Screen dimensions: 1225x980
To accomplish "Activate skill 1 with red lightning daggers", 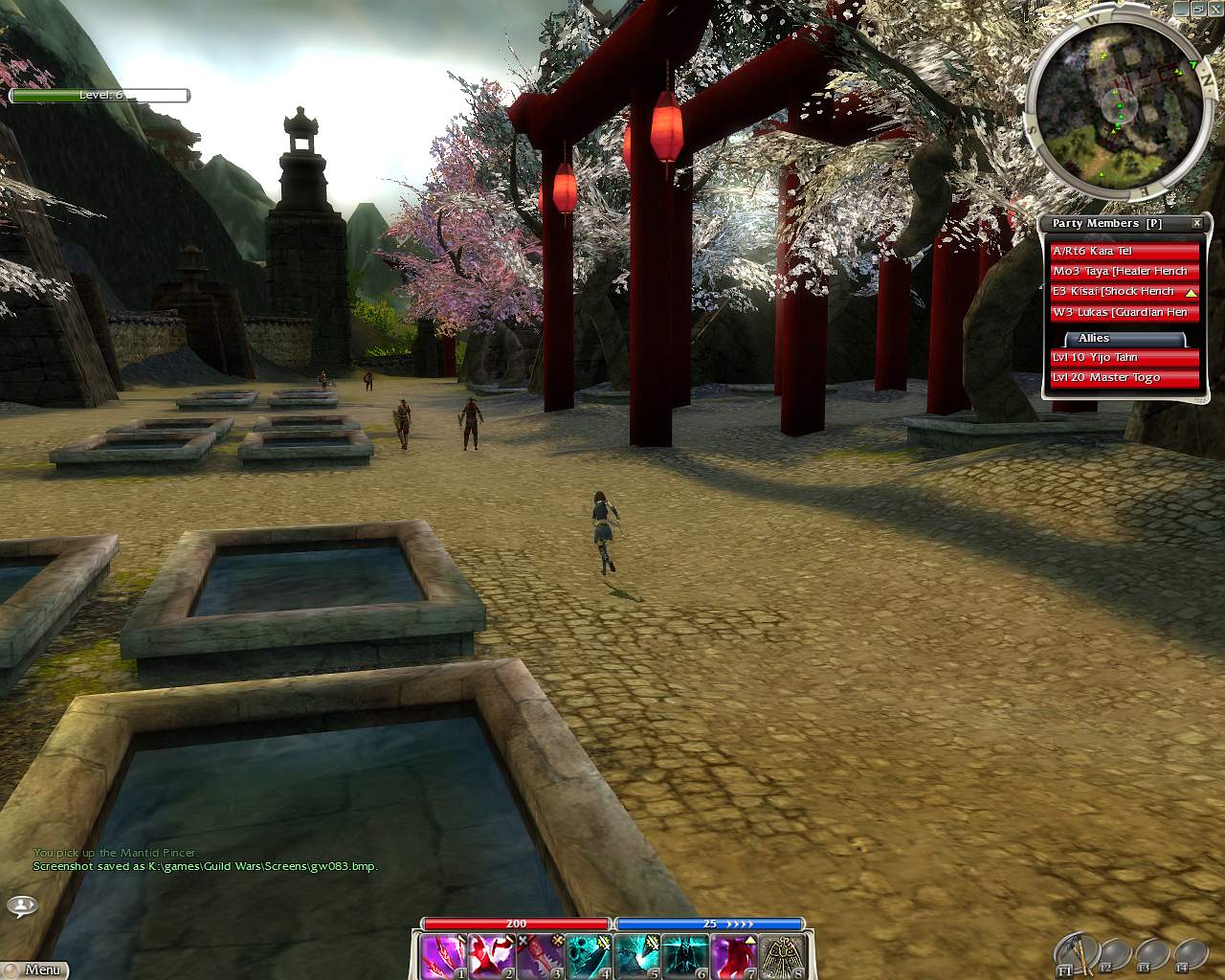I will tap(442, 956).
